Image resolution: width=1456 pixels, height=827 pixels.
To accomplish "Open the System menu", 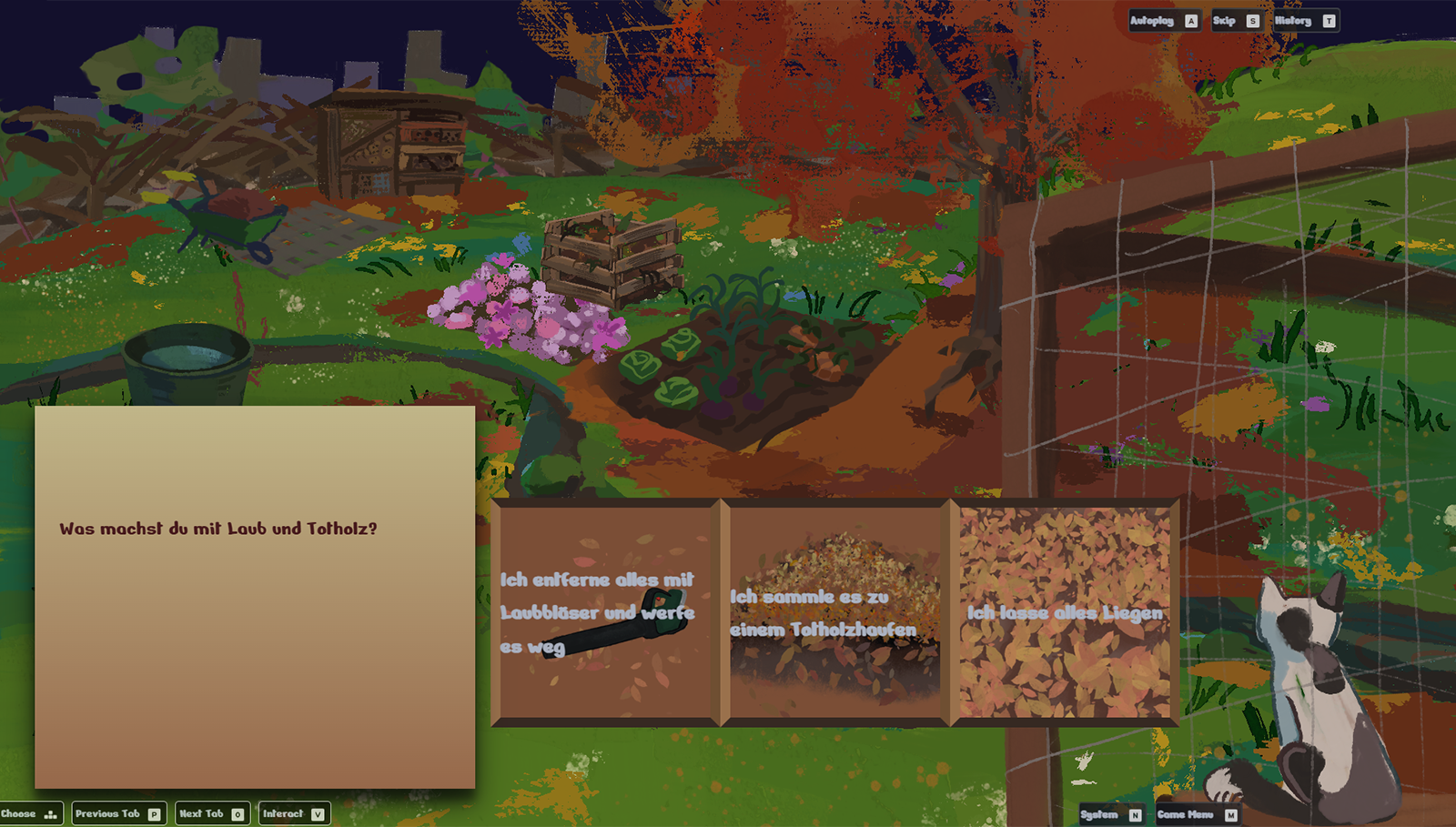I will (1110, 814).
